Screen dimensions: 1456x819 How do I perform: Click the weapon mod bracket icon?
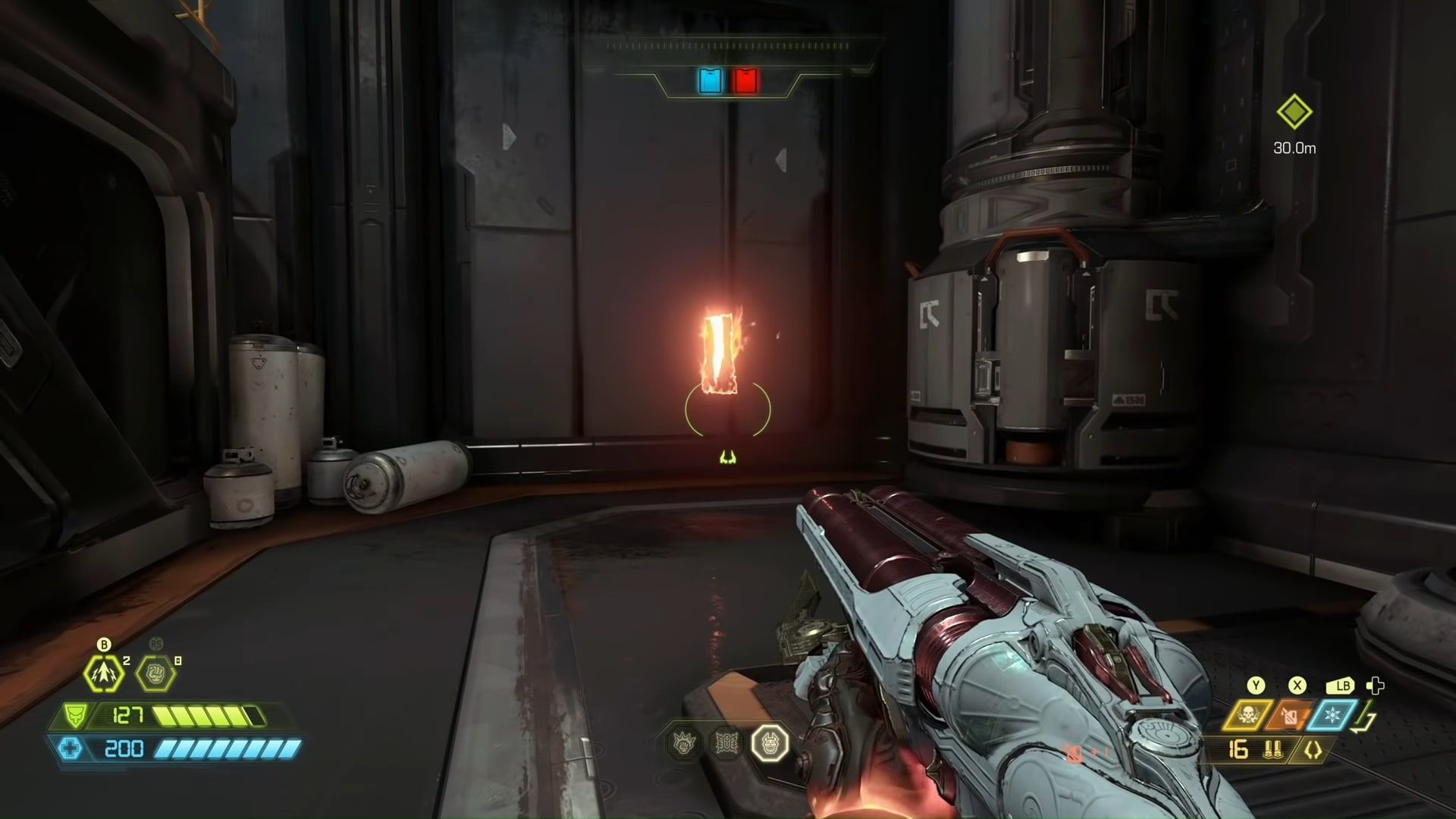[1312, 750]
